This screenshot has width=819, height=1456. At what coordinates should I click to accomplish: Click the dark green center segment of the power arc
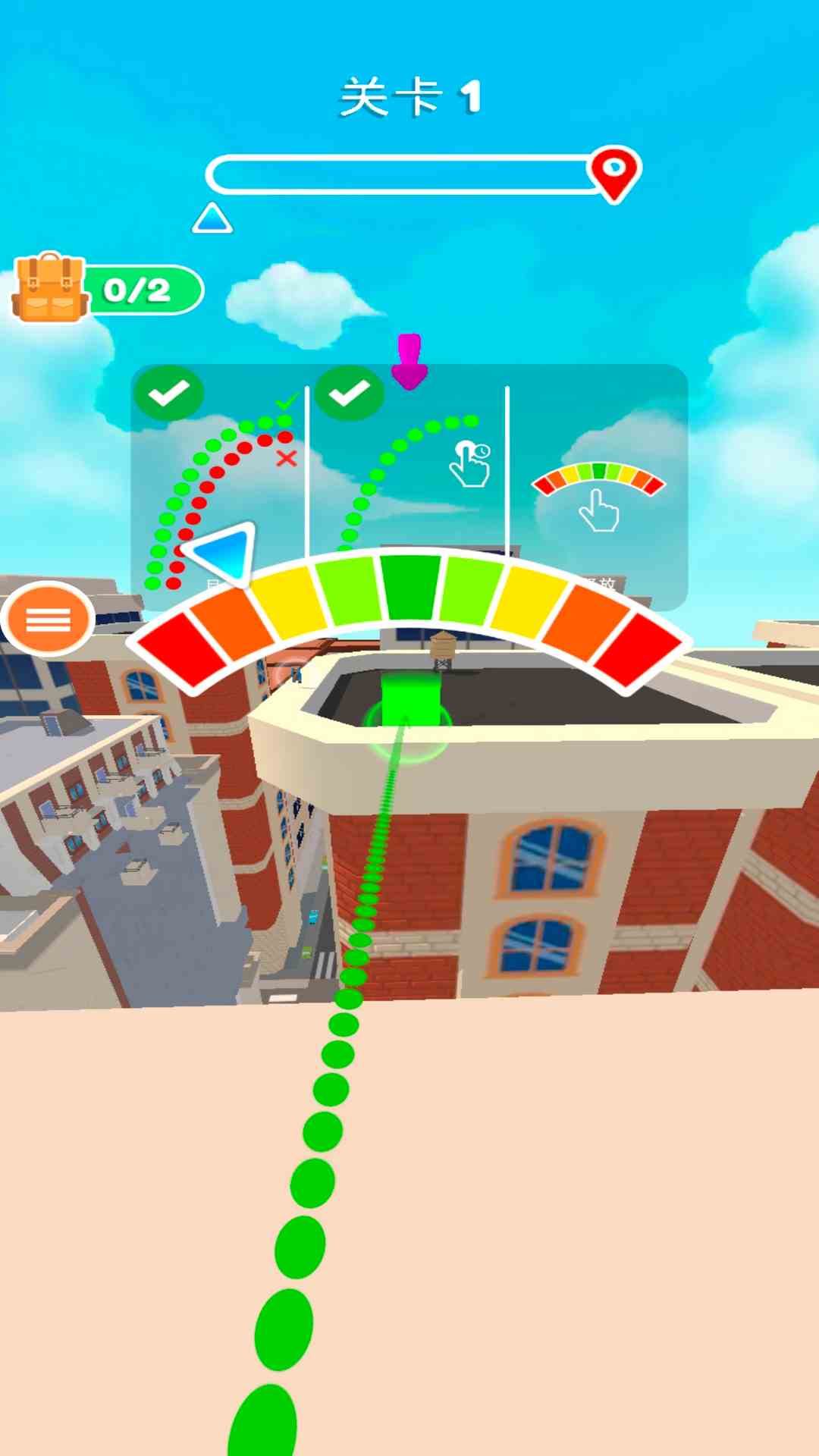410,586
